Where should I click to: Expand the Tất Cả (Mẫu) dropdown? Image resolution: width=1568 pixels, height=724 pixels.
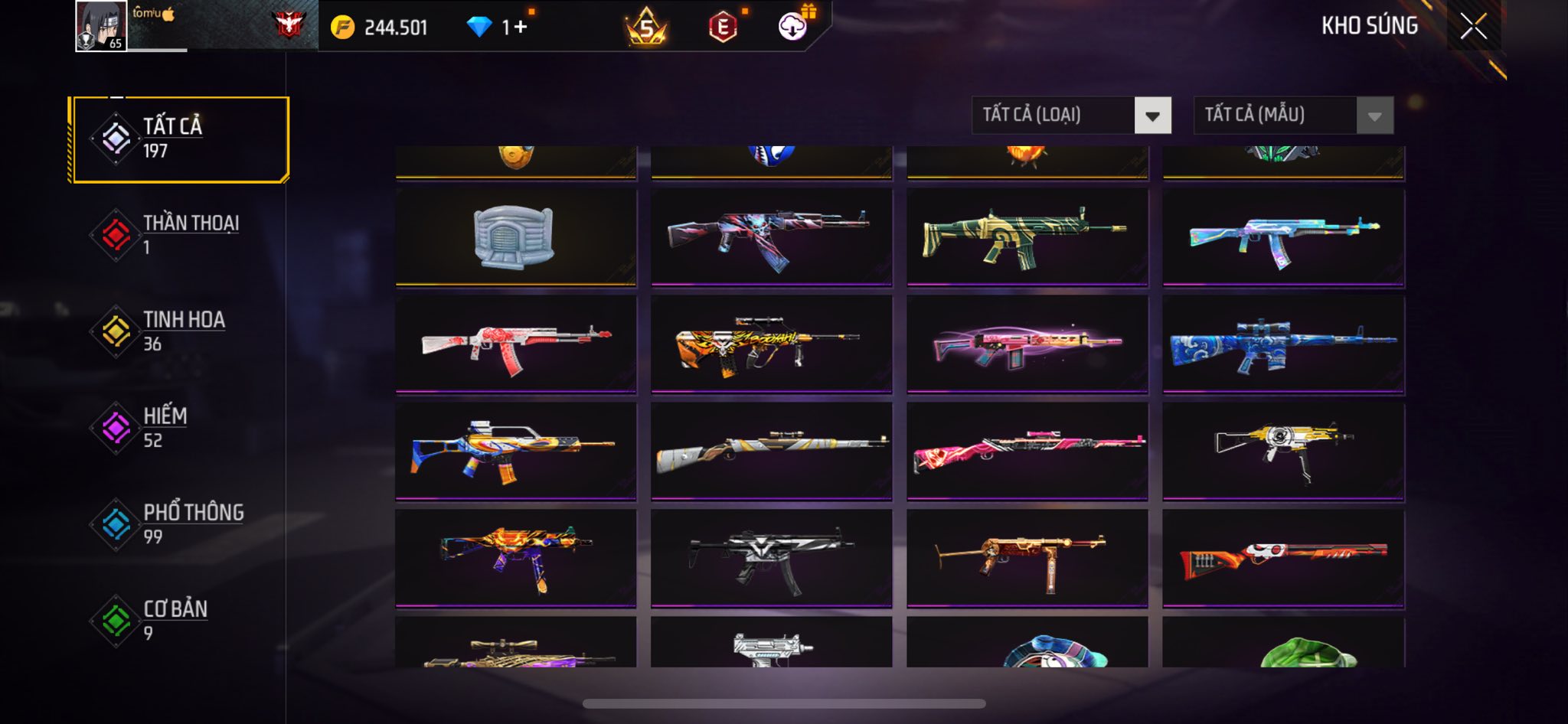click(1293, 116)
